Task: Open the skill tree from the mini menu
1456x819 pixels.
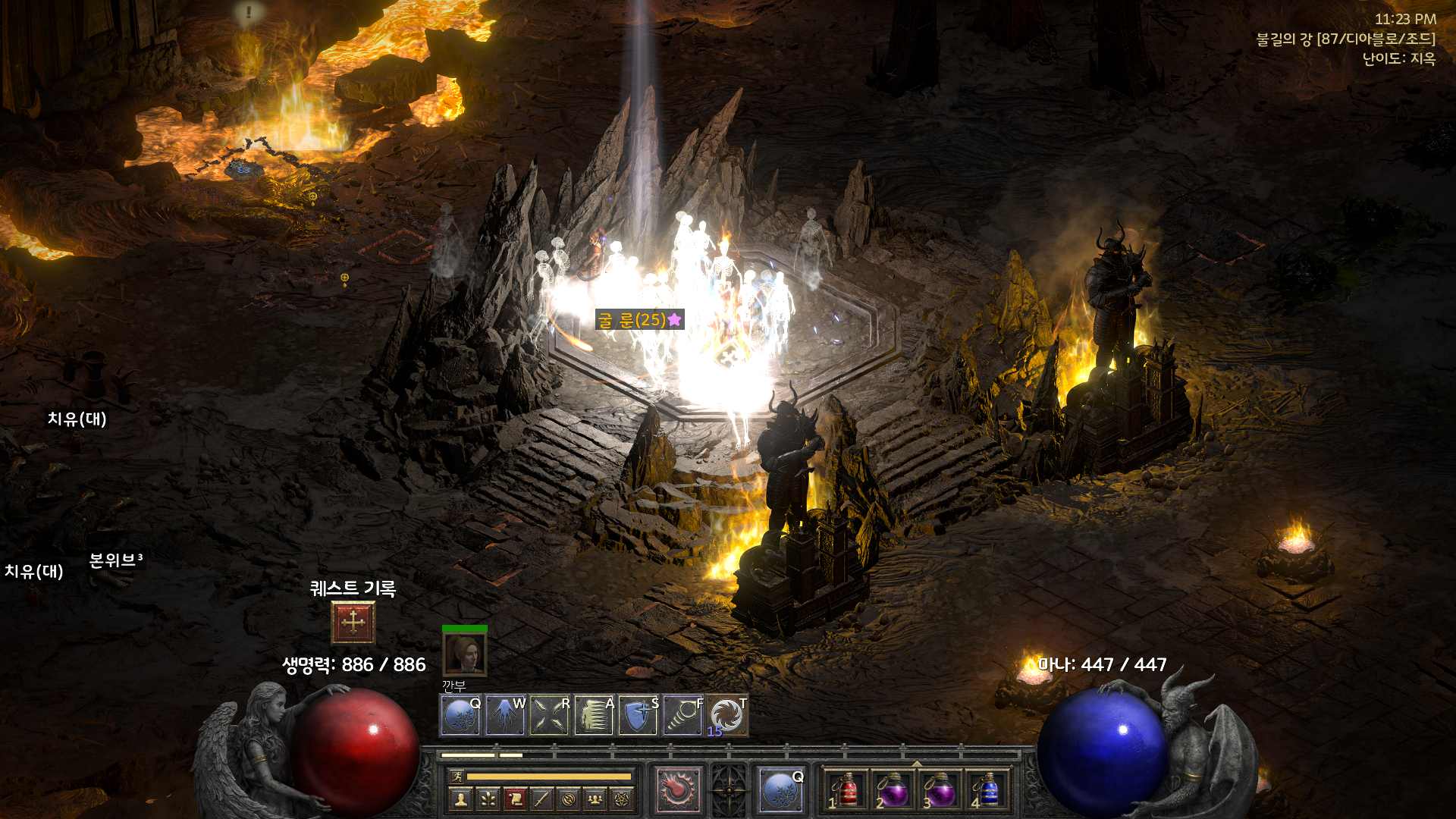Action: point(488,799)
